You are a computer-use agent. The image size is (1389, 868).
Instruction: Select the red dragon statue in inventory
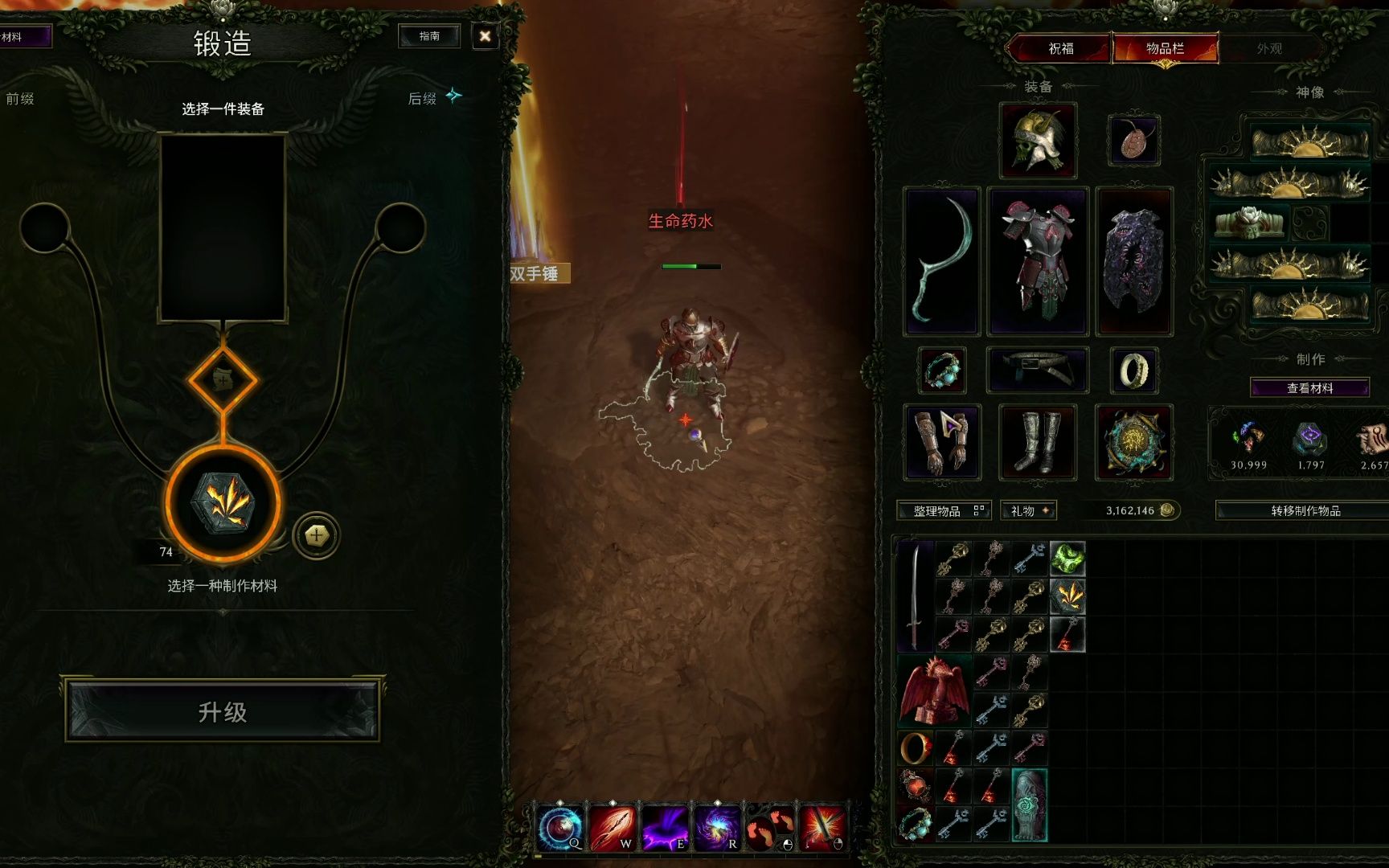(x=934, y=690)
